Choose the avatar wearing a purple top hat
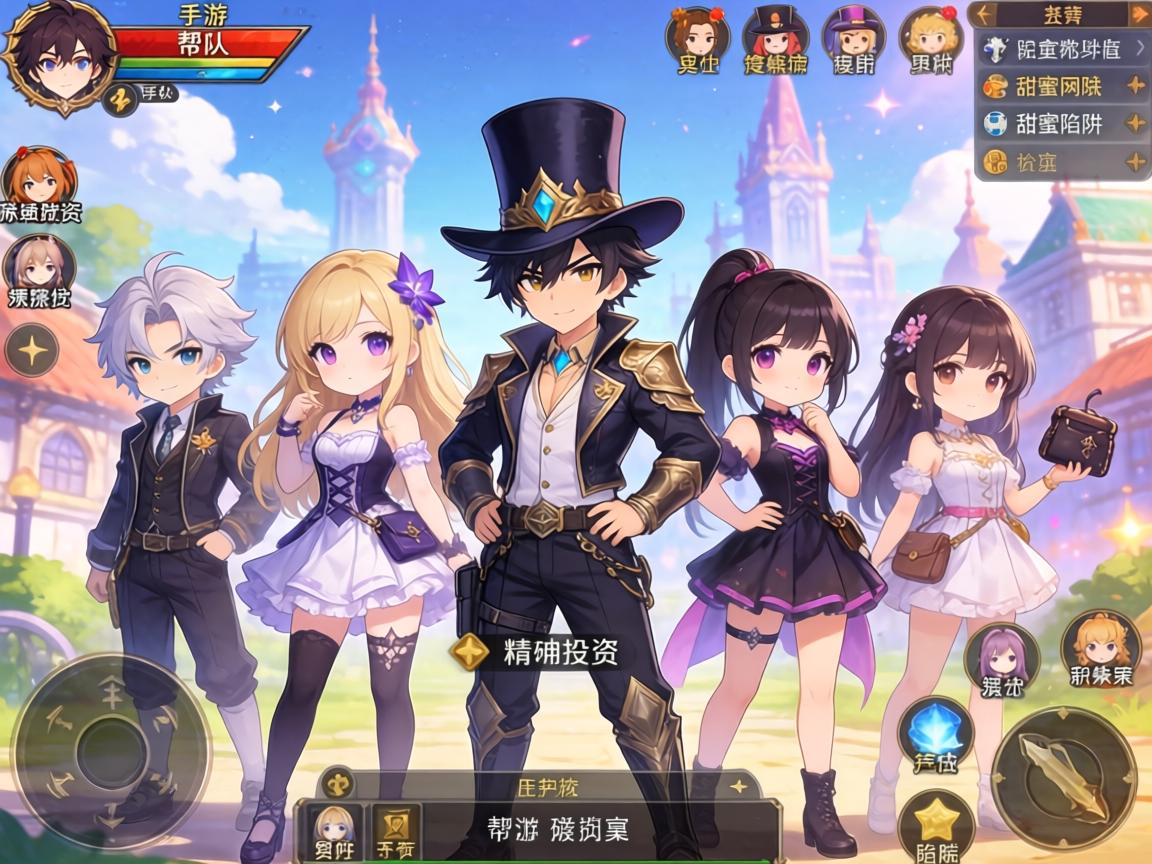 click(x=853, y=36)
